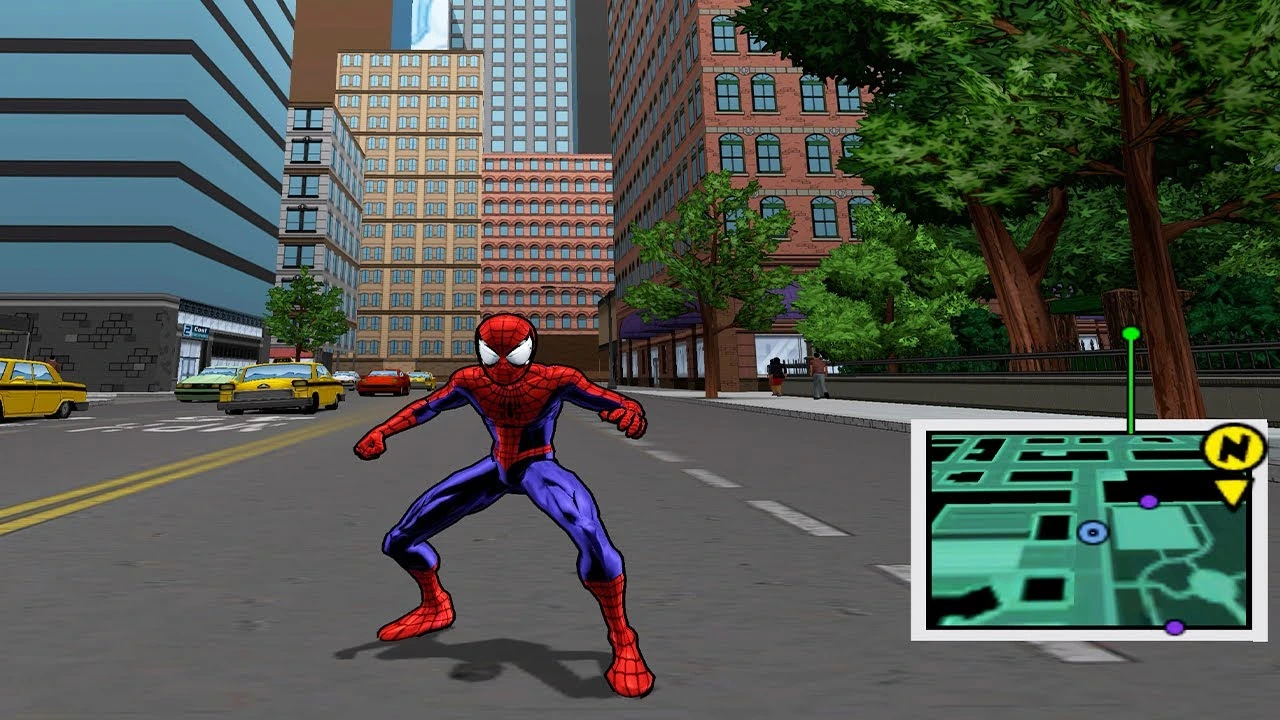The width and height of the screenshot is (1280, 720).
Task: Select the blue player marker on the minimap
Action: pos(1091,533)
